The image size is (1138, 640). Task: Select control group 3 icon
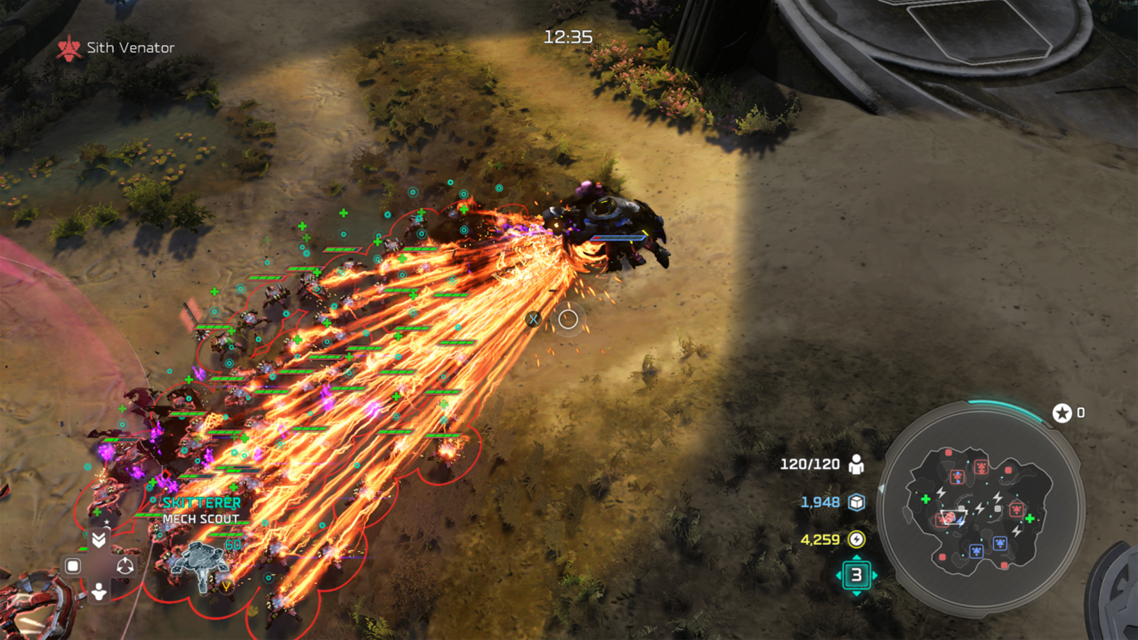856,575
